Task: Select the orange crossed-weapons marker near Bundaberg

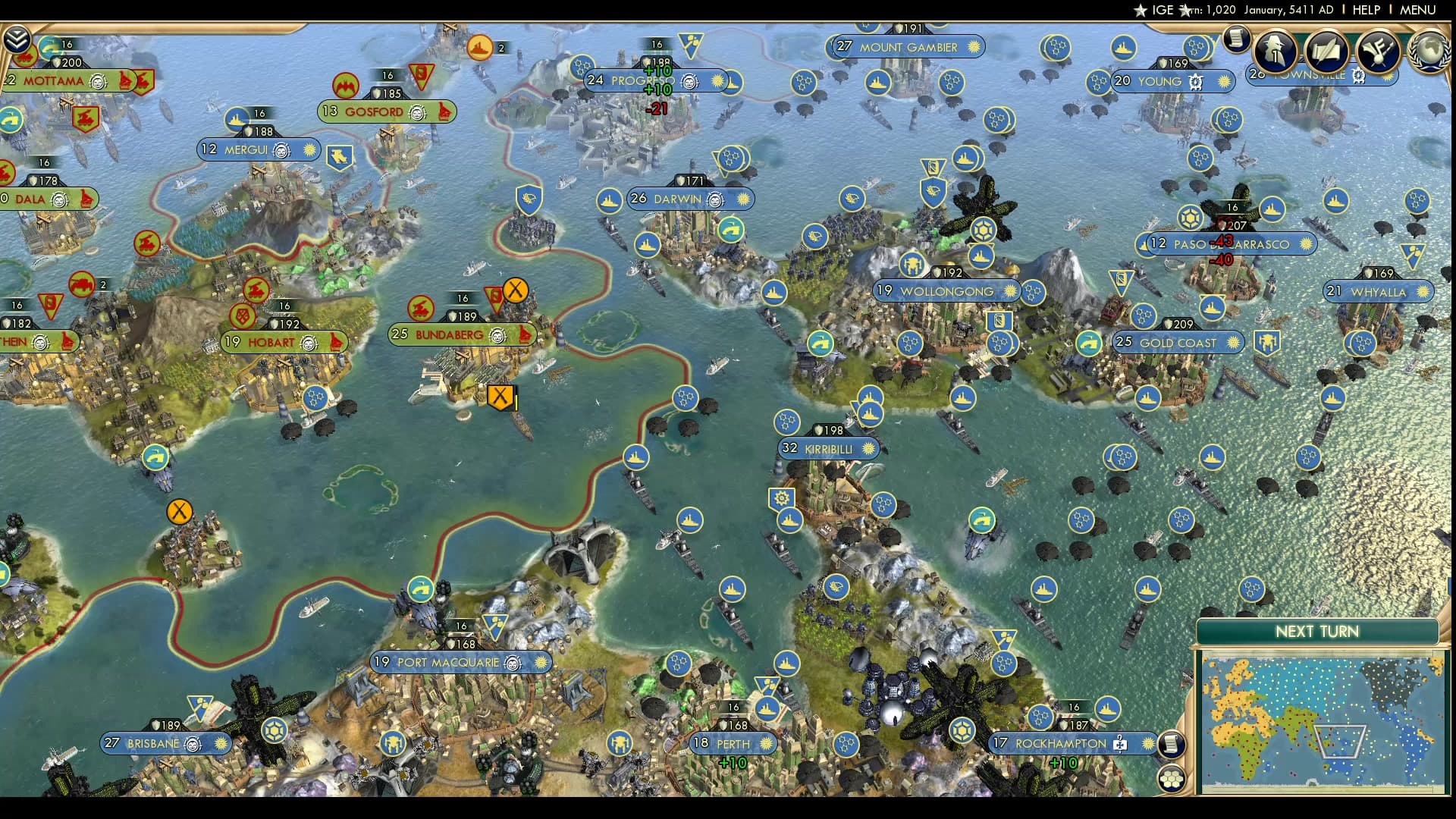Action: point(500,395)
